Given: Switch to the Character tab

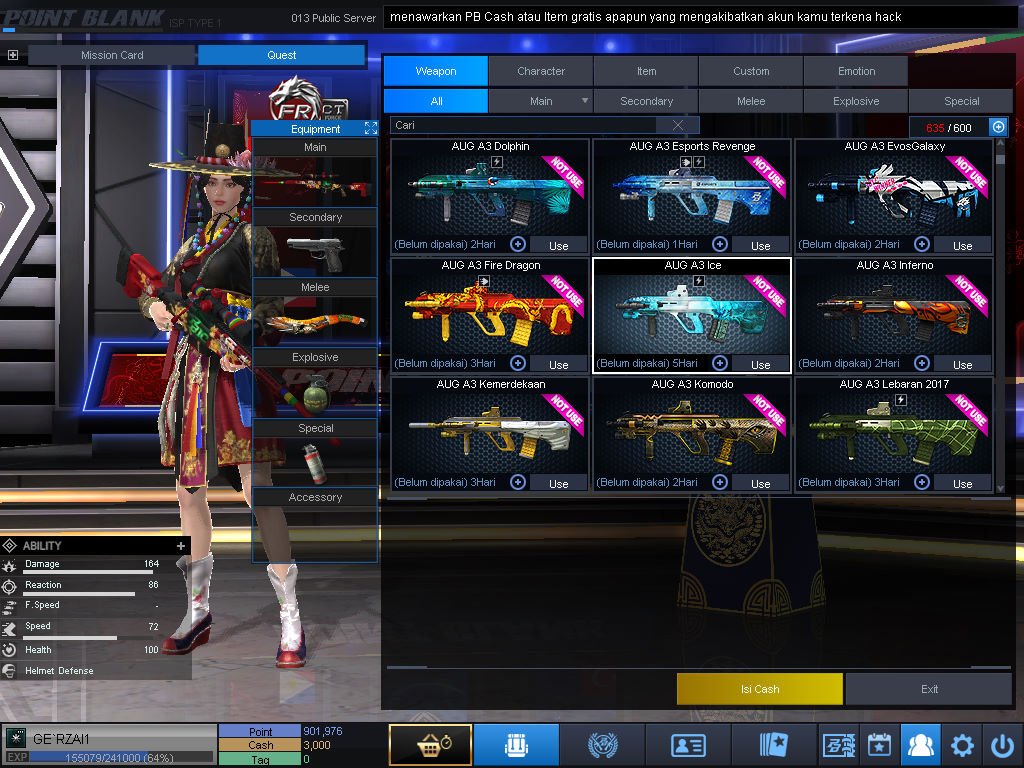Looking at the screenshot, I should click(541, 71).
